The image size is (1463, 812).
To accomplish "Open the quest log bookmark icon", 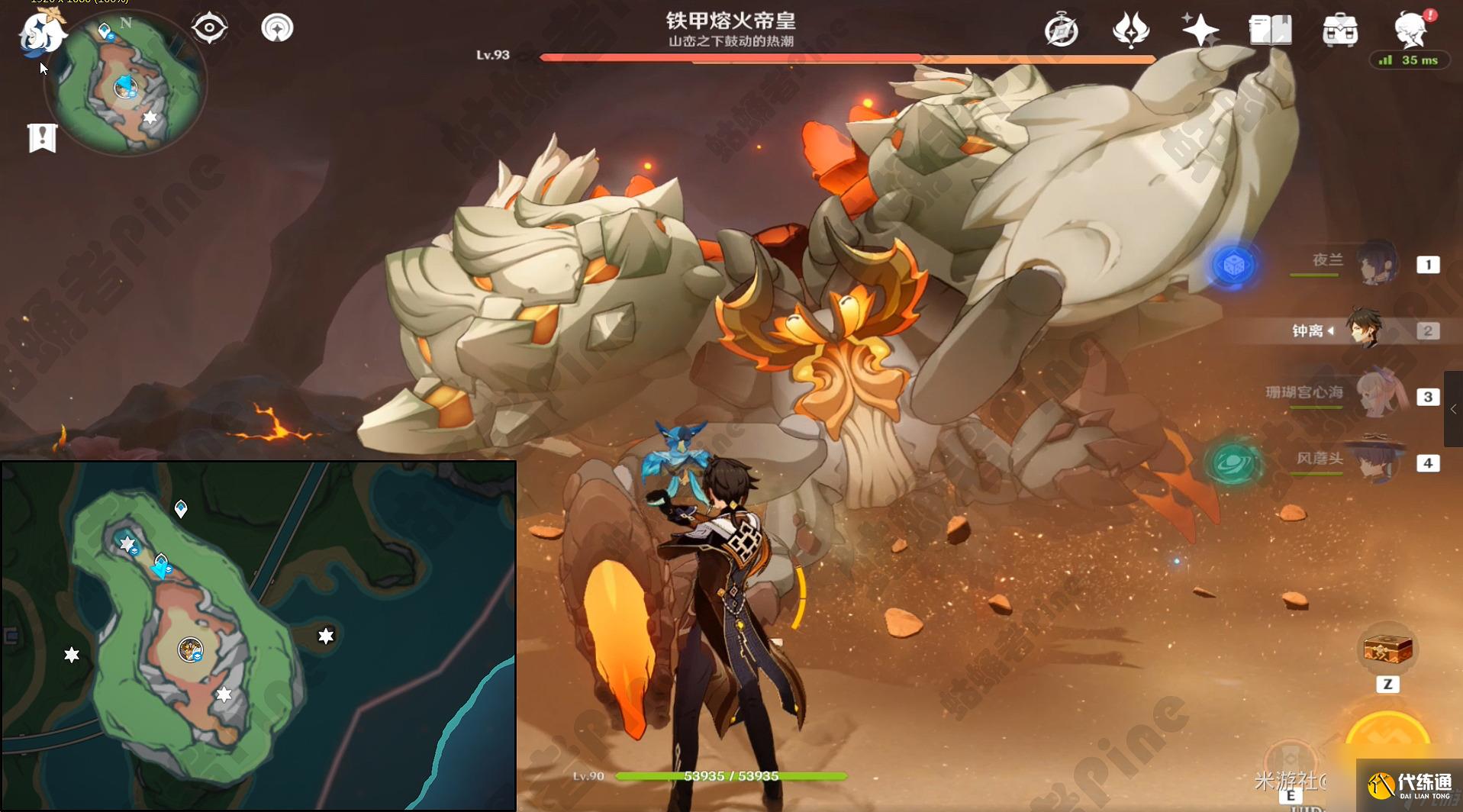I will 43,138.
